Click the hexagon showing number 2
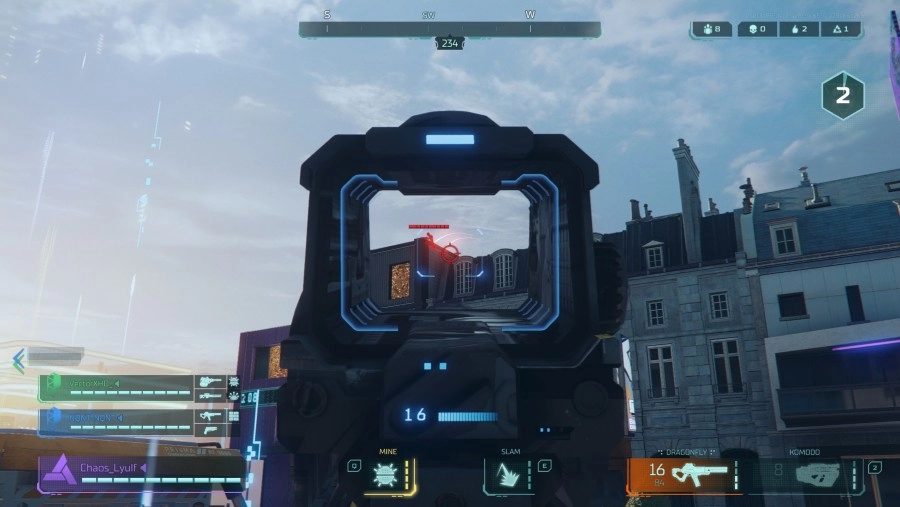The height and width of the screenshot is (507, 900). 842,96
